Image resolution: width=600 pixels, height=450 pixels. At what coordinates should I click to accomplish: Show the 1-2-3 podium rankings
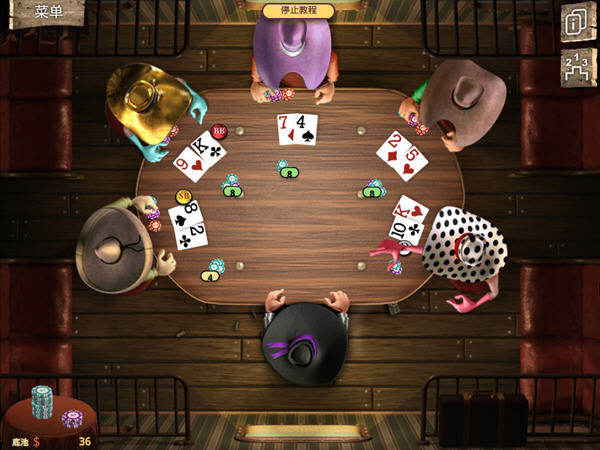pos(577,67)
